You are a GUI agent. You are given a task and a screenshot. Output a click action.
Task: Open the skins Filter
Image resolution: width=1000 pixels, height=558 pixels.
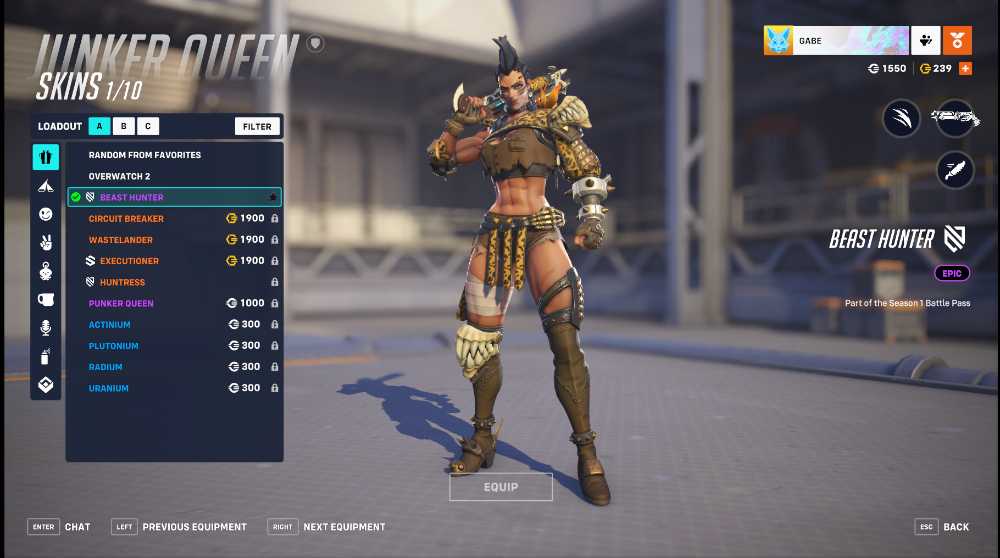pyautogui.click(x=257, y=126)
